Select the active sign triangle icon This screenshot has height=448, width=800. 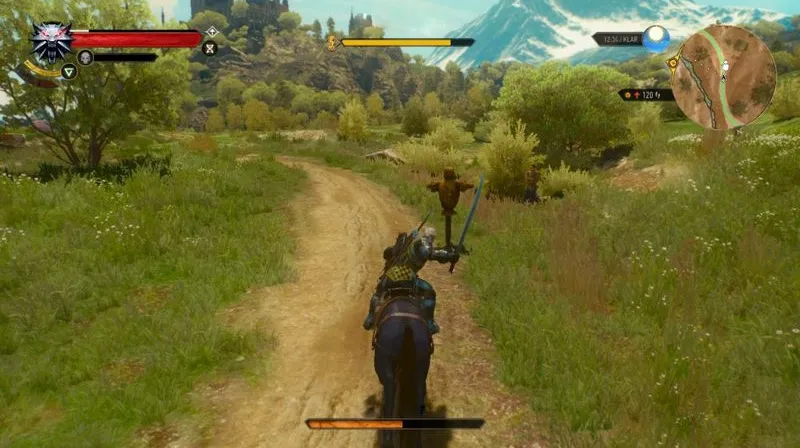click(x=68, y=71)
